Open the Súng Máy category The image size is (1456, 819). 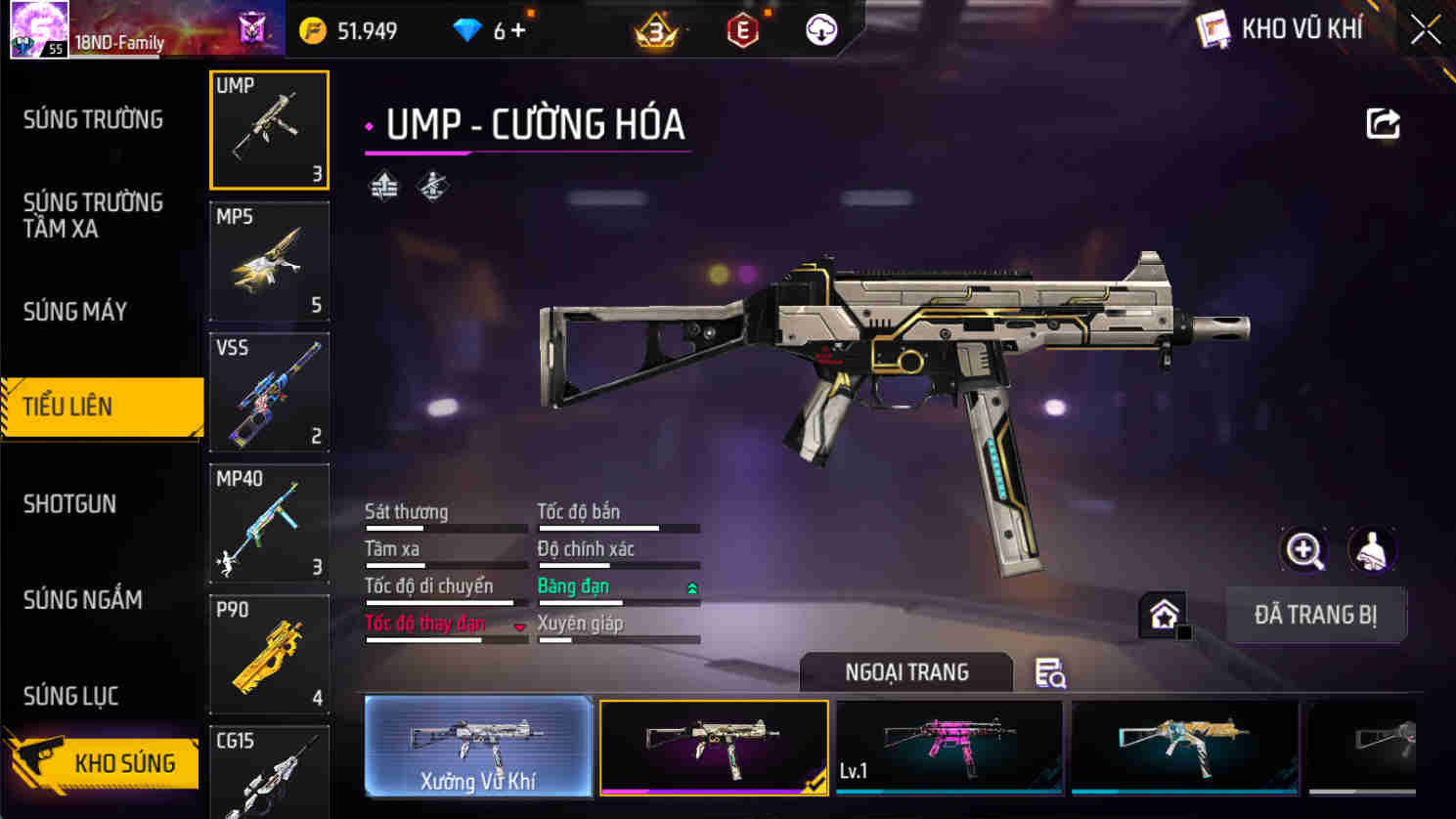75,312
